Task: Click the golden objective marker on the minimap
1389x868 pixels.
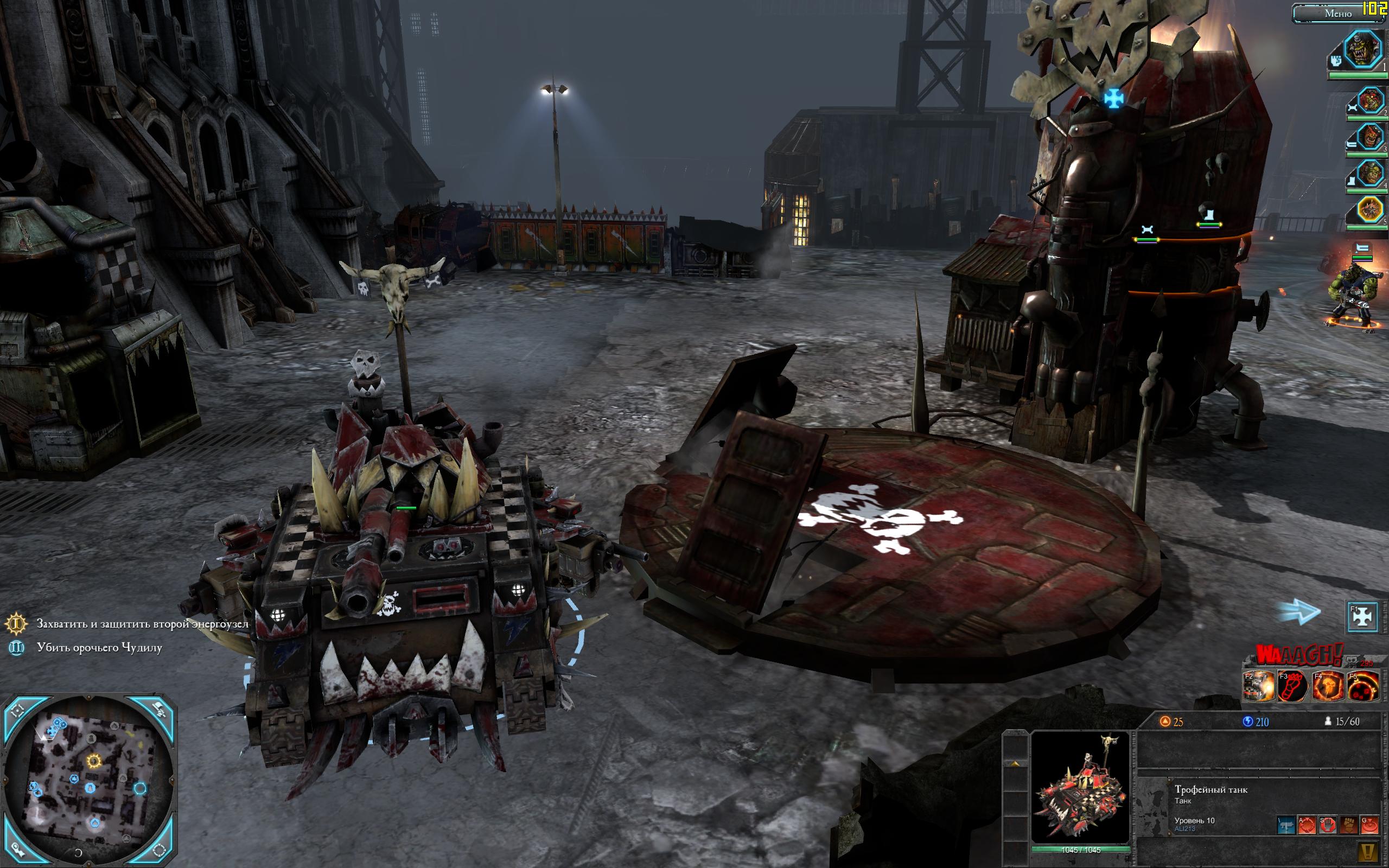Action: click(93, 761)
